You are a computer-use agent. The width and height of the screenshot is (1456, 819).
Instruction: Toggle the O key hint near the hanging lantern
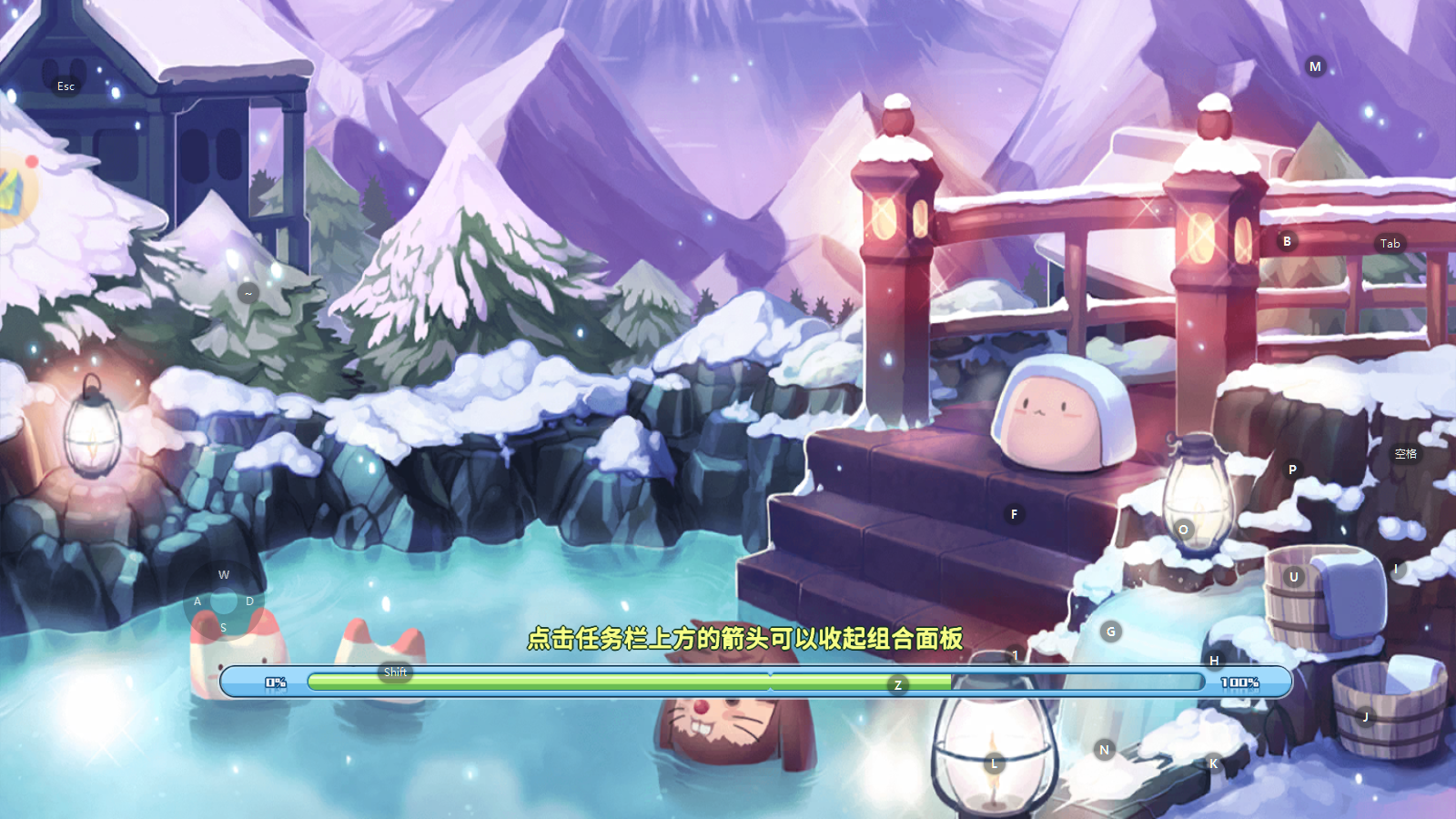(1183, 528)
